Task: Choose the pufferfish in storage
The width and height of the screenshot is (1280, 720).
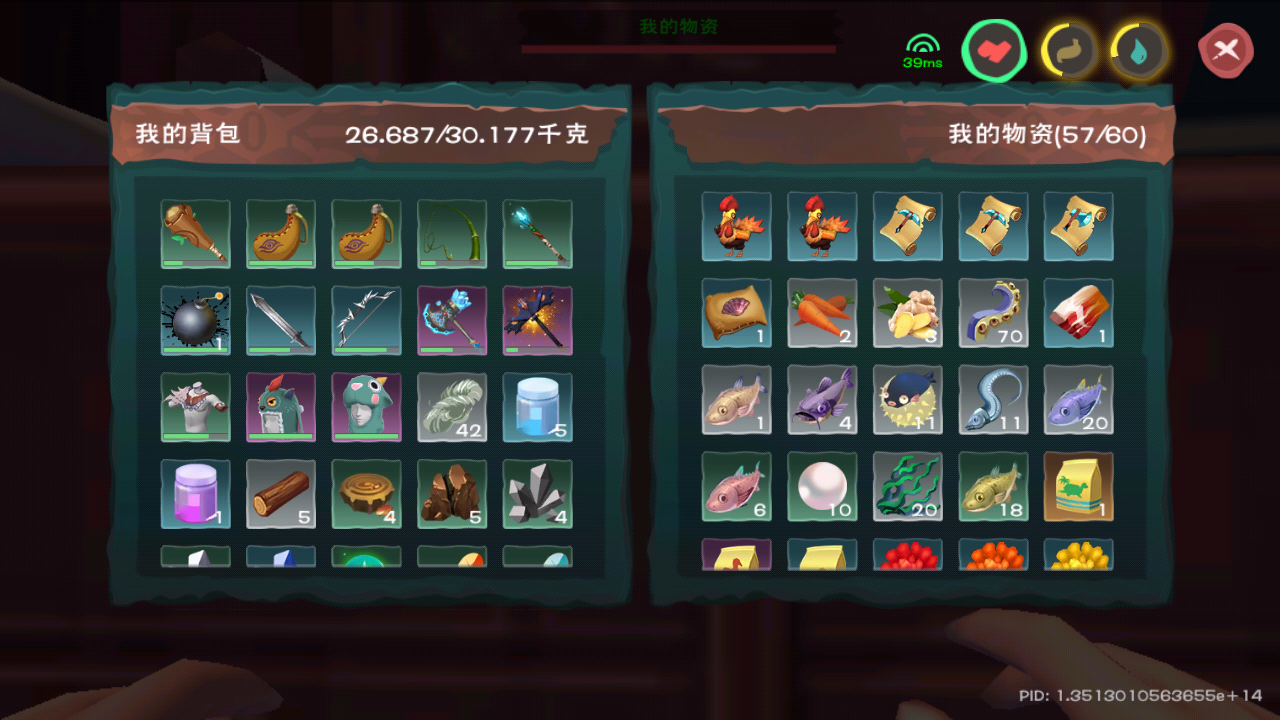Action: (x=907, y=398)
